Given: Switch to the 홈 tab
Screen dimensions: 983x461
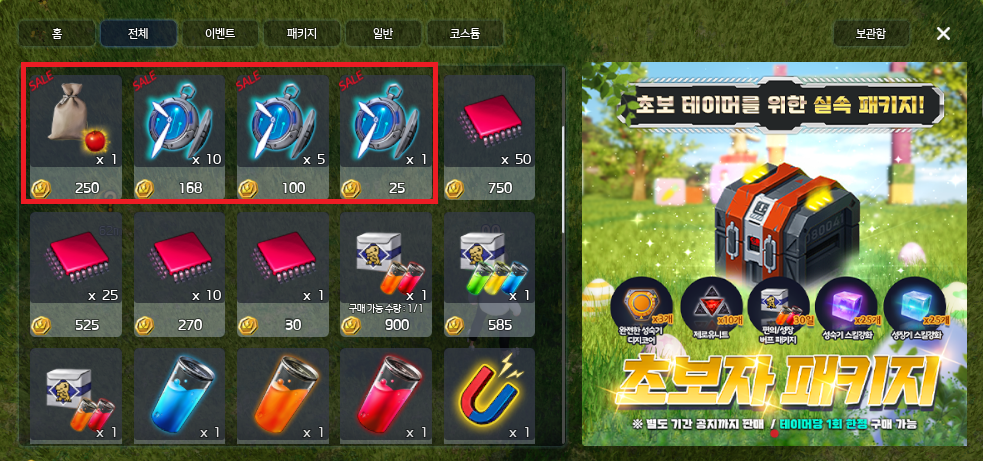Looking at the screenshot, I should (x=57, y=33).
